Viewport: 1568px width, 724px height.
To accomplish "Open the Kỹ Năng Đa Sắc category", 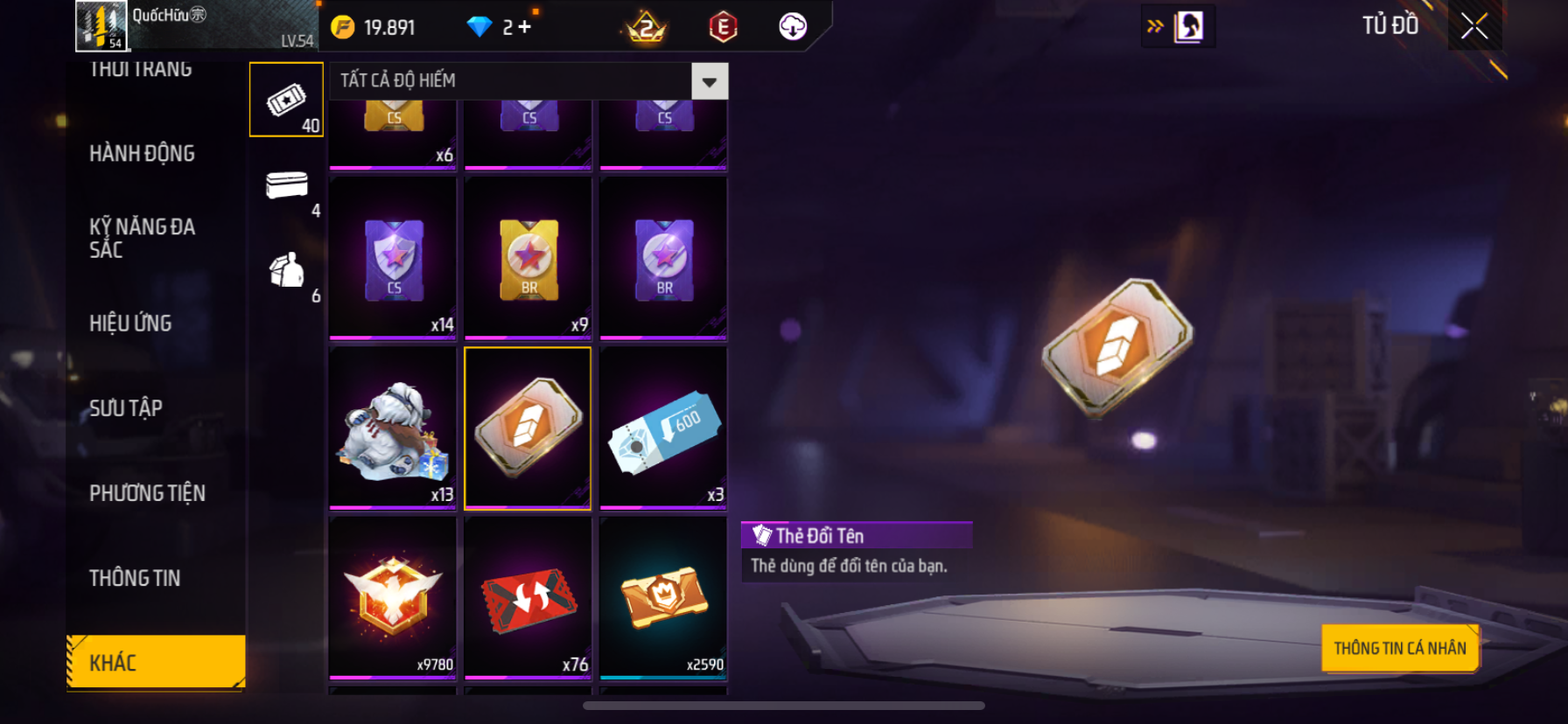I will click(142, 238).
